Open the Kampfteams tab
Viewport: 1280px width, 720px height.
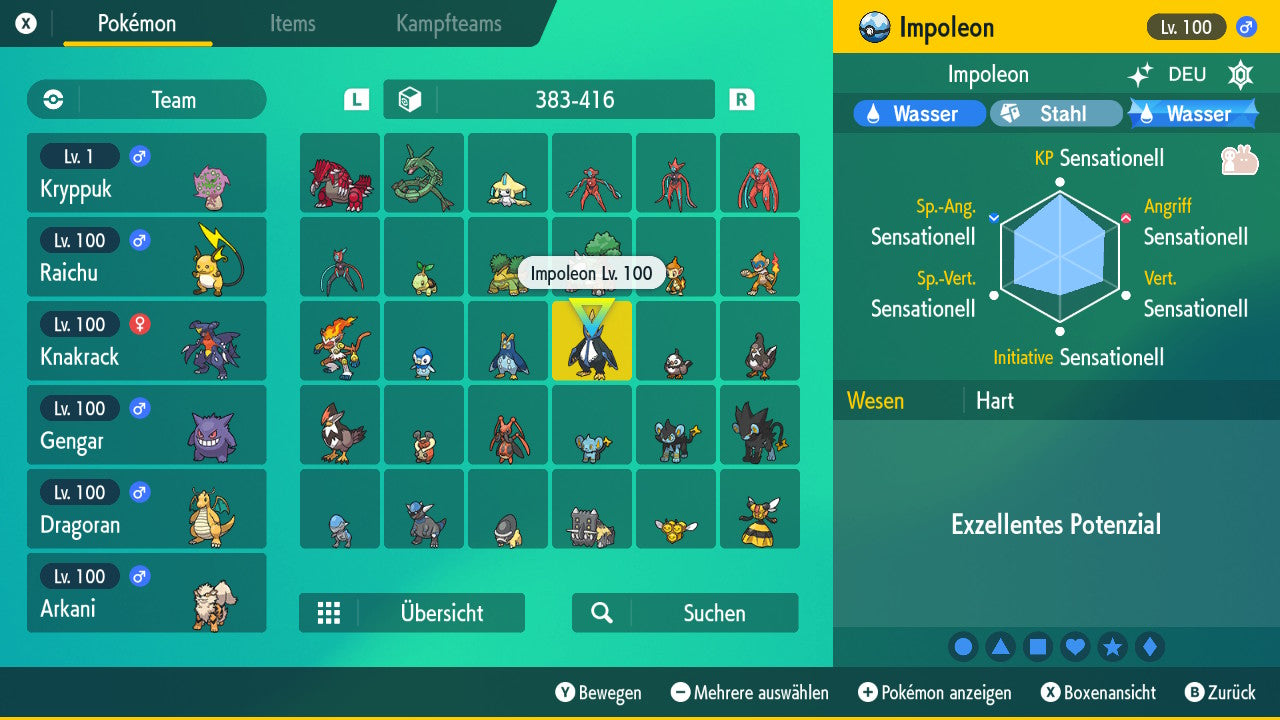click(447, 25)
